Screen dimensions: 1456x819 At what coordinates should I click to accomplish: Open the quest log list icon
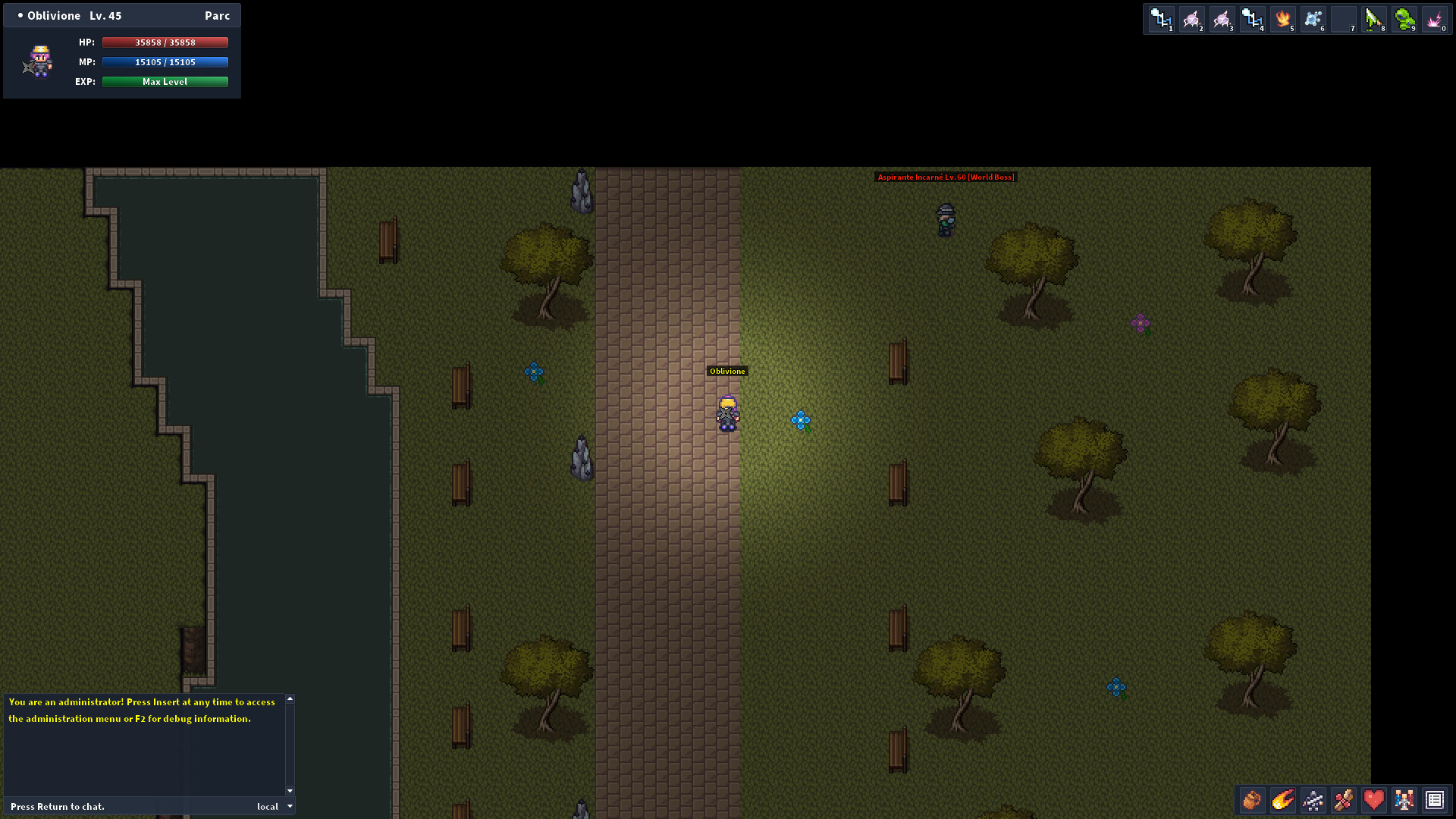[1434, 800]
